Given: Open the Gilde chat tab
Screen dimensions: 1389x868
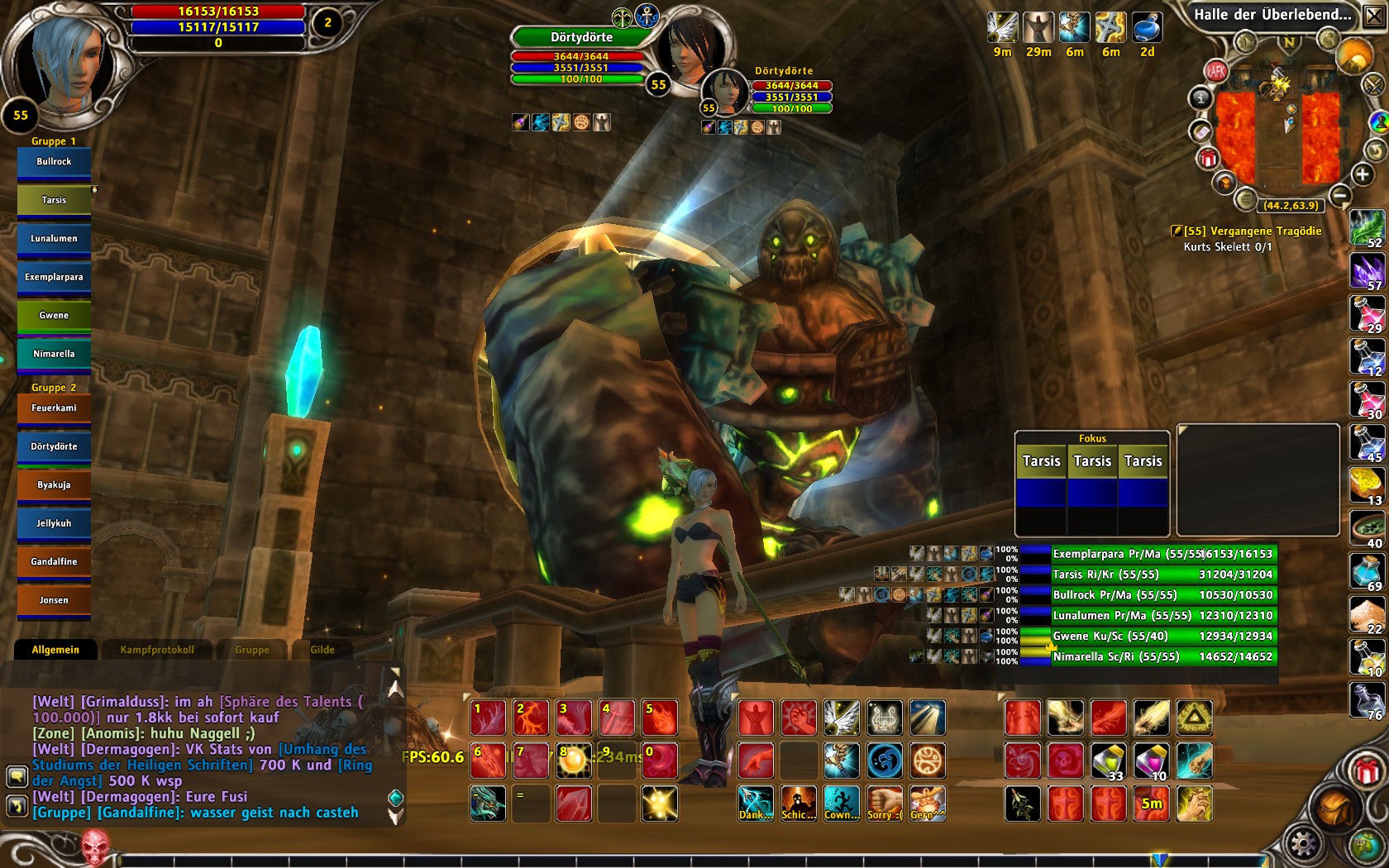Looking at the screenshot, I should click(x=322, y=650).
